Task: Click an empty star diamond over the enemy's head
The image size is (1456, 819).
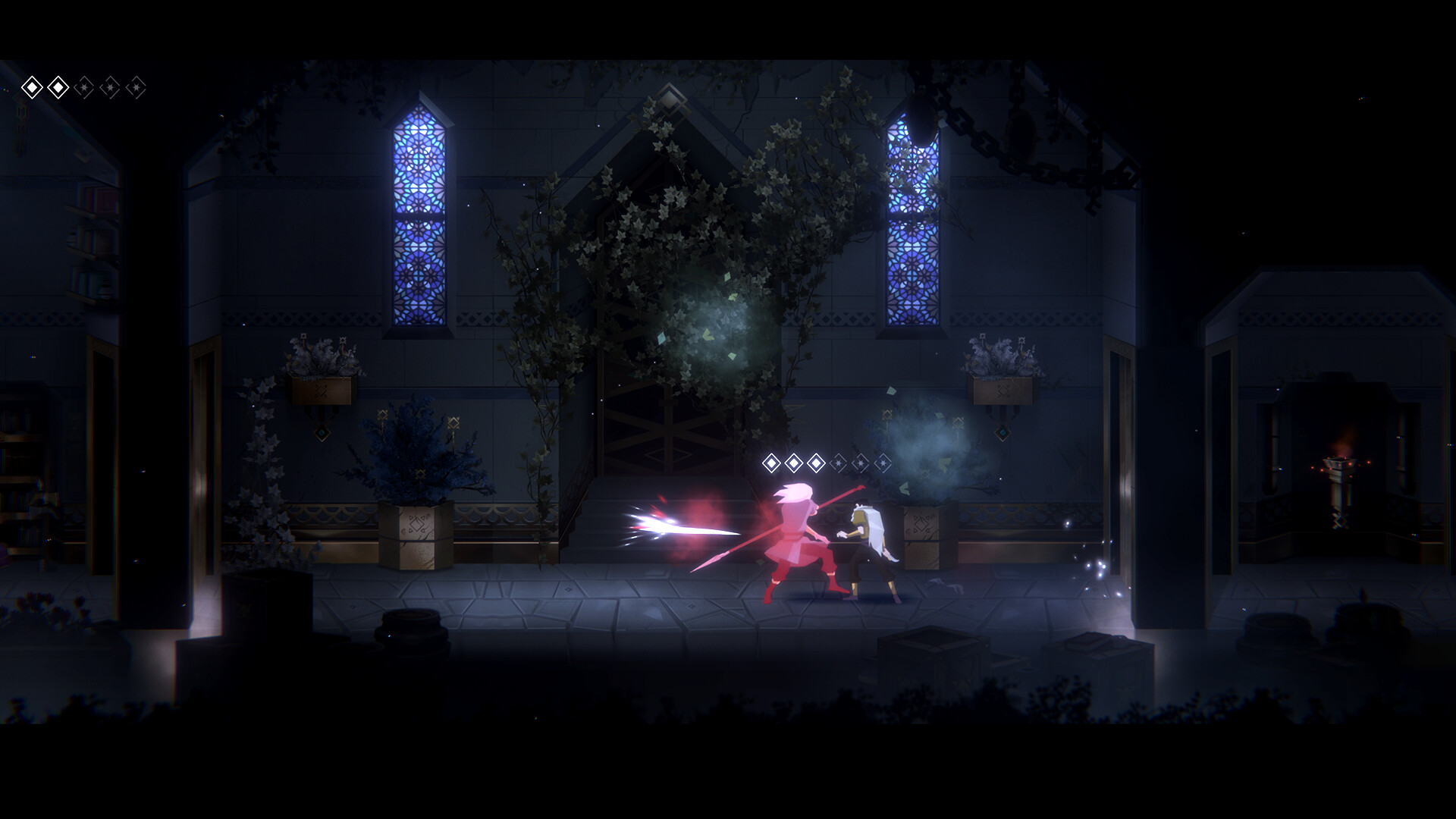Action: click(838, 463)
